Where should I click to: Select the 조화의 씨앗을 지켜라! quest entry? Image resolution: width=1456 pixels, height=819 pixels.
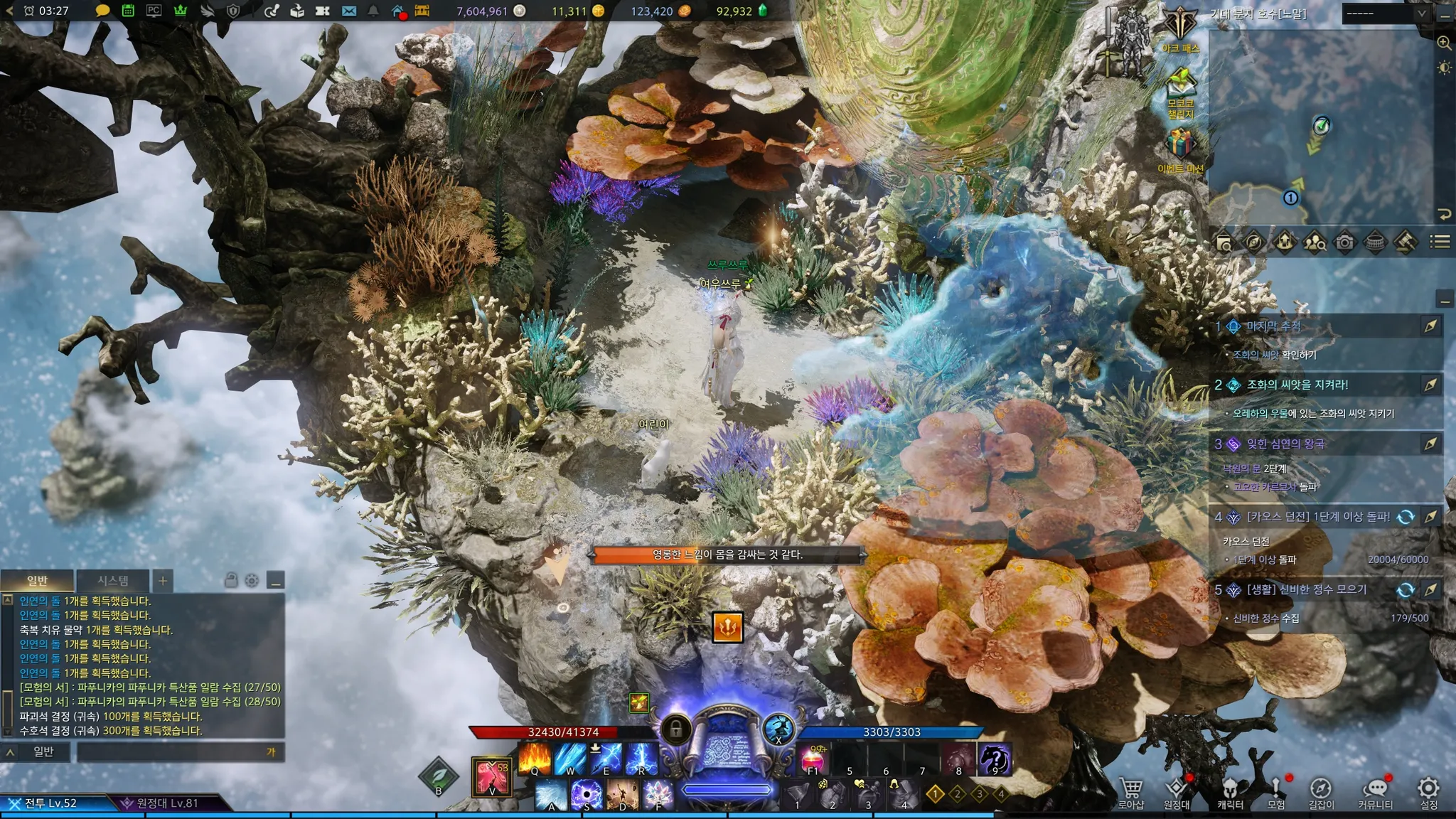[x=1297, y=385]
